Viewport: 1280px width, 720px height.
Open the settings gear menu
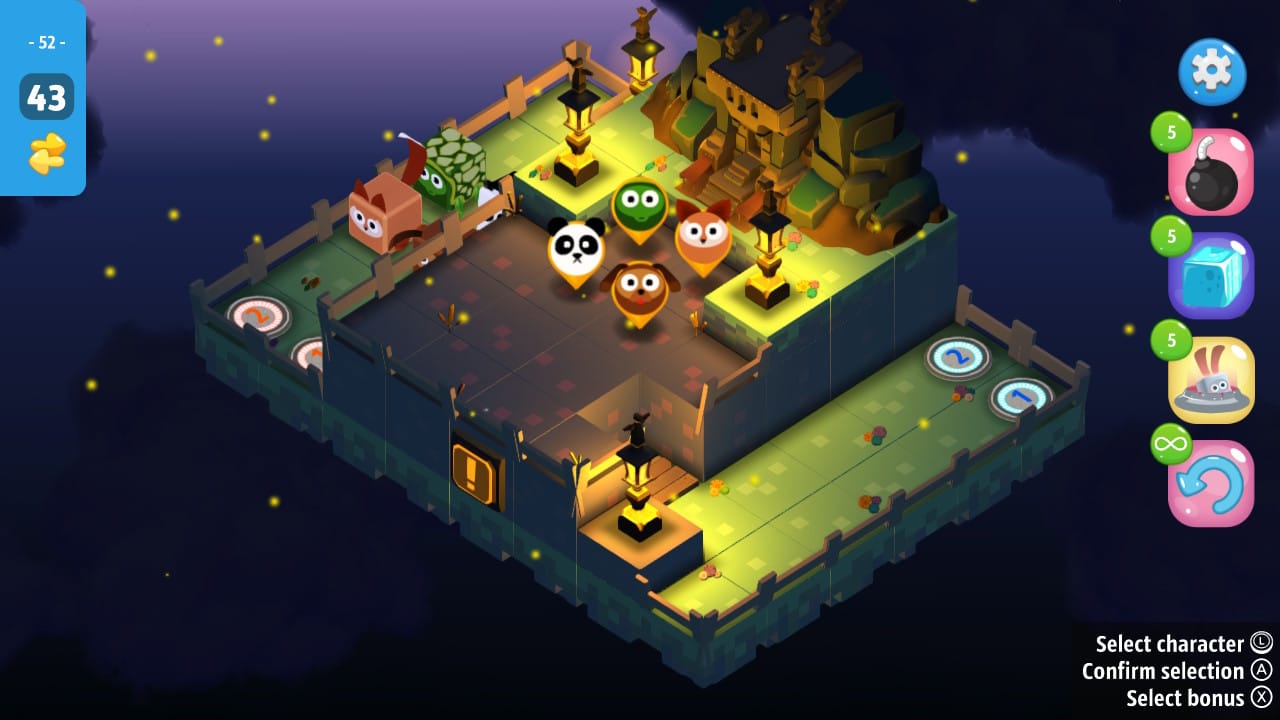point(1211,72)
